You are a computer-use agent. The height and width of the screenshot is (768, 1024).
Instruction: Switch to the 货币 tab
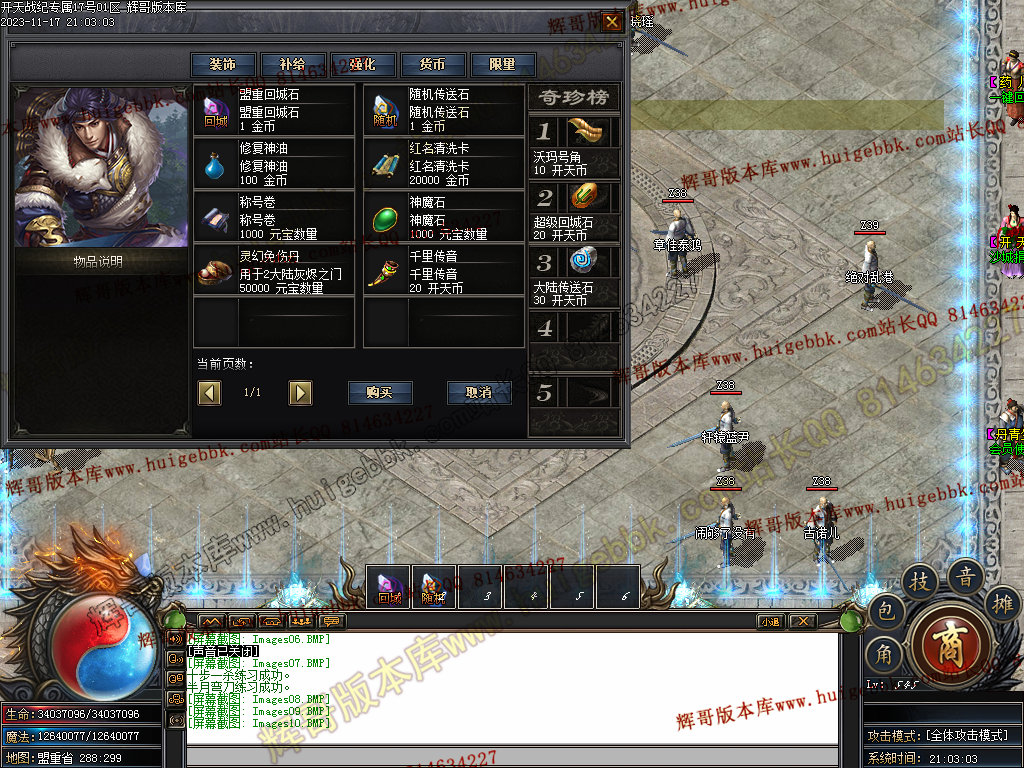(433, 64)
